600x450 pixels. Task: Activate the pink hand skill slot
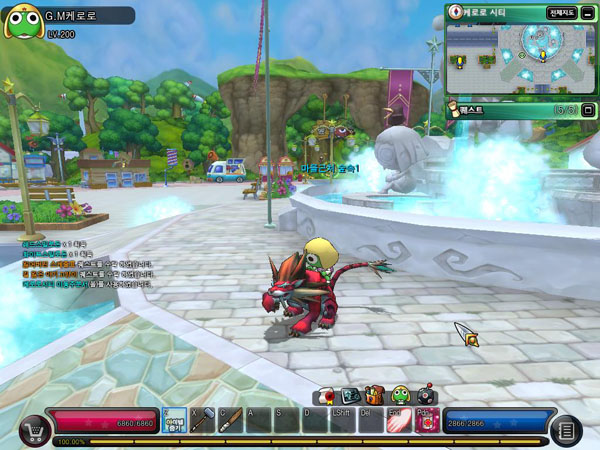click(x=399, y=420)
